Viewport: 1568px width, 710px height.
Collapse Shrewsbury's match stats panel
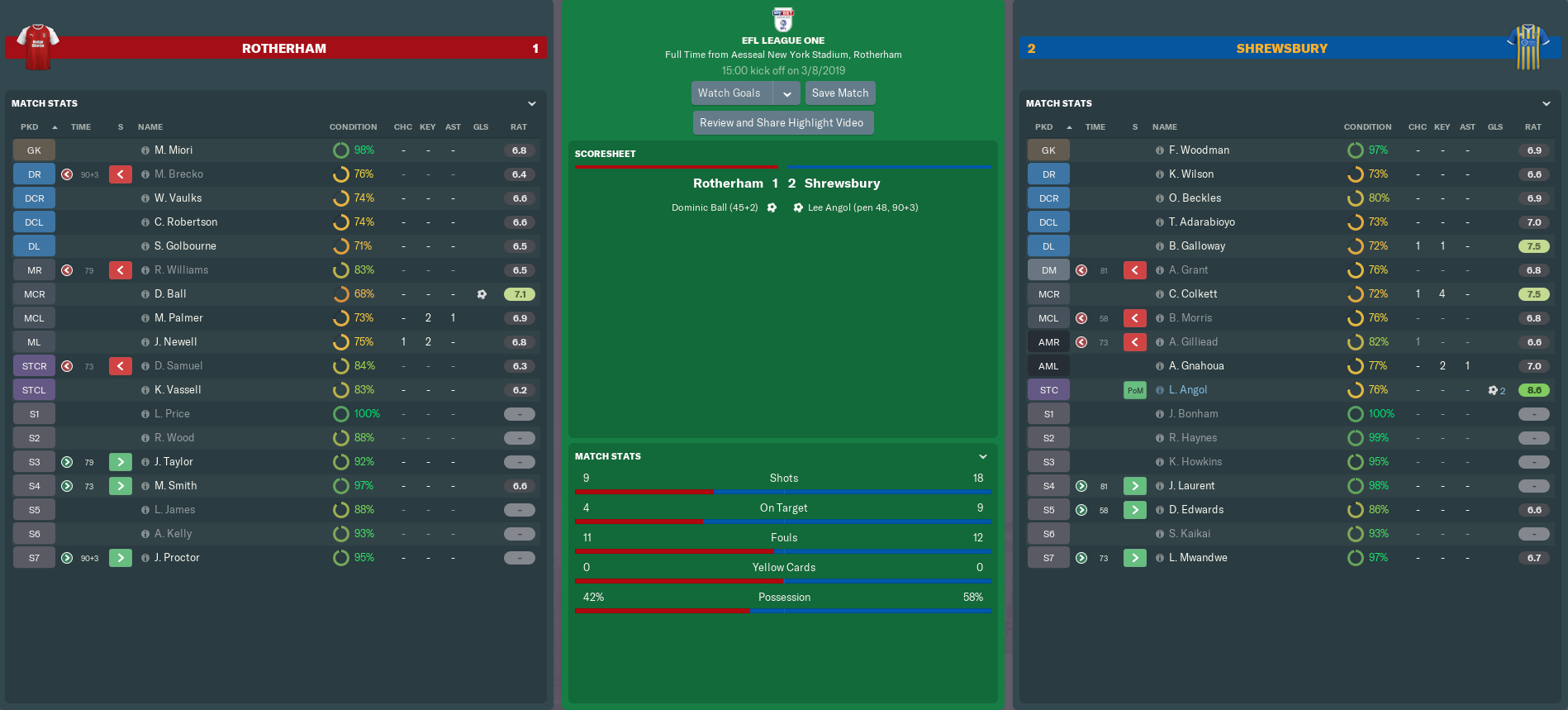coord(1547,103)
